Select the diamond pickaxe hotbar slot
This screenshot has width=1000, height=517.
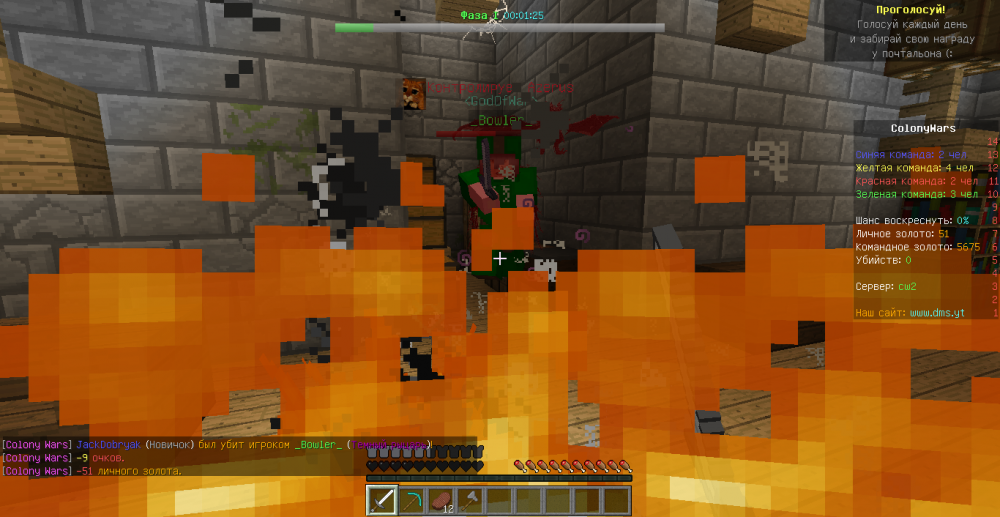pos(411,500)
